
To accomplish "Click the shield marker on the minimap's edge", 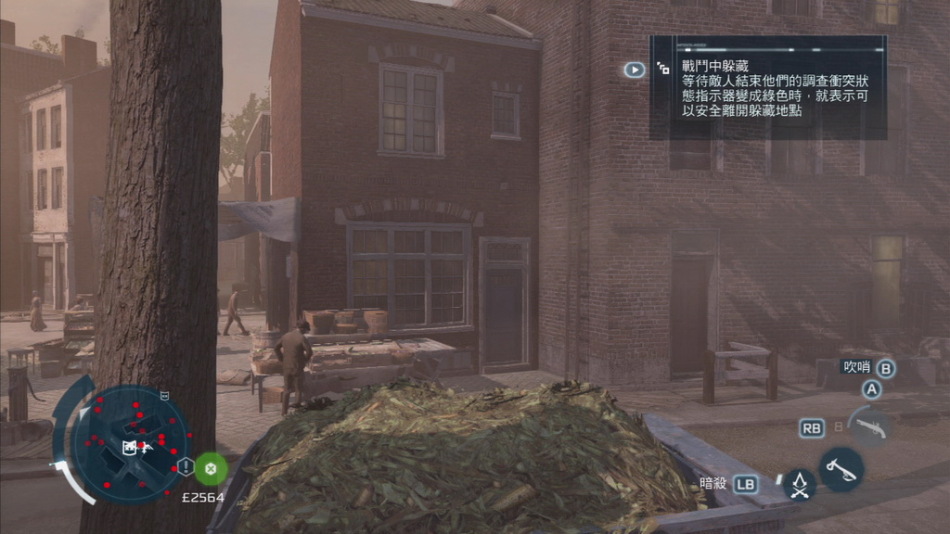I will [x=165, y=396].
